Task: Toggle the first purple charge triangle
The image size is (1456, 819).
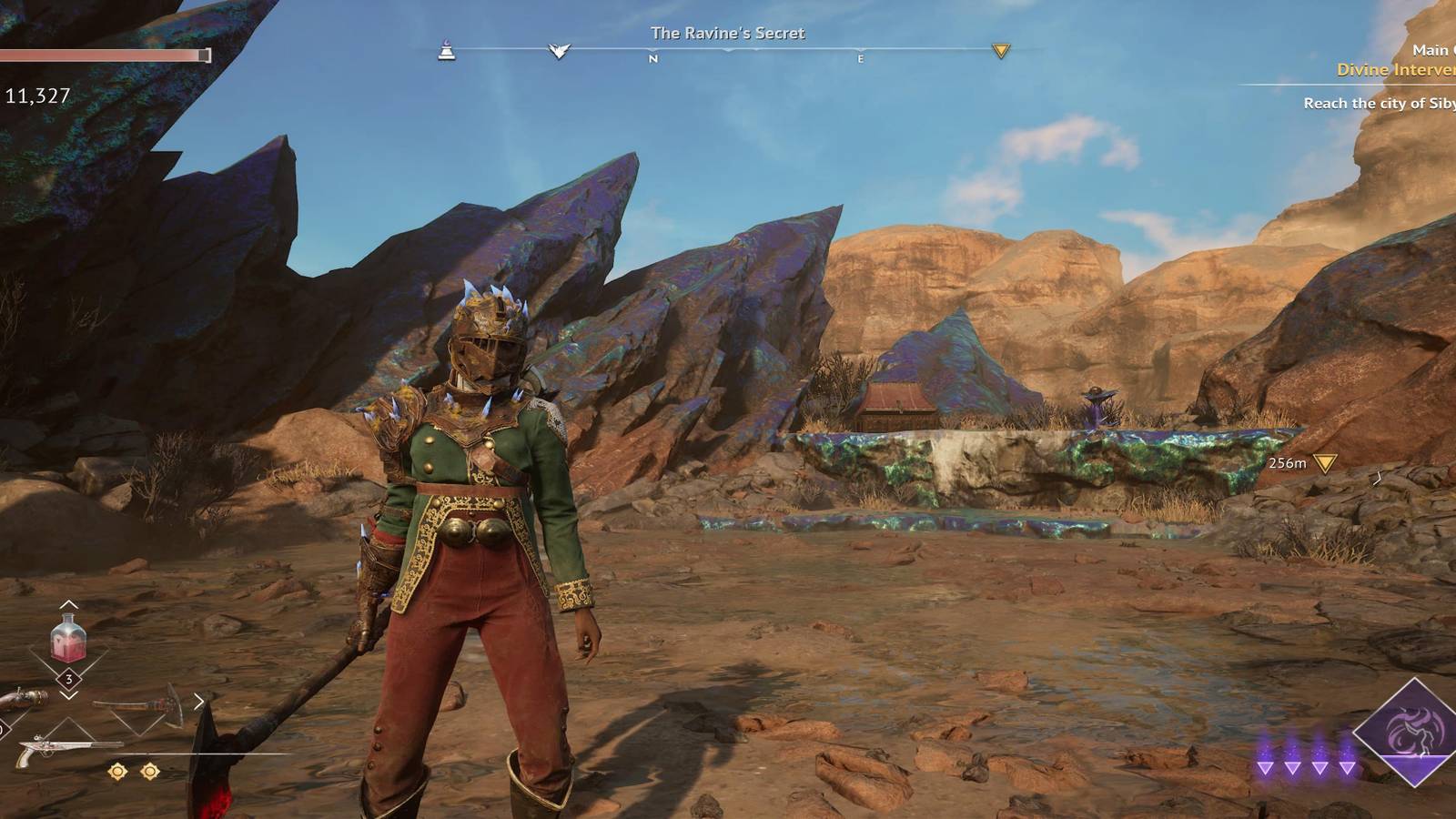Action: coord(1266,769)
